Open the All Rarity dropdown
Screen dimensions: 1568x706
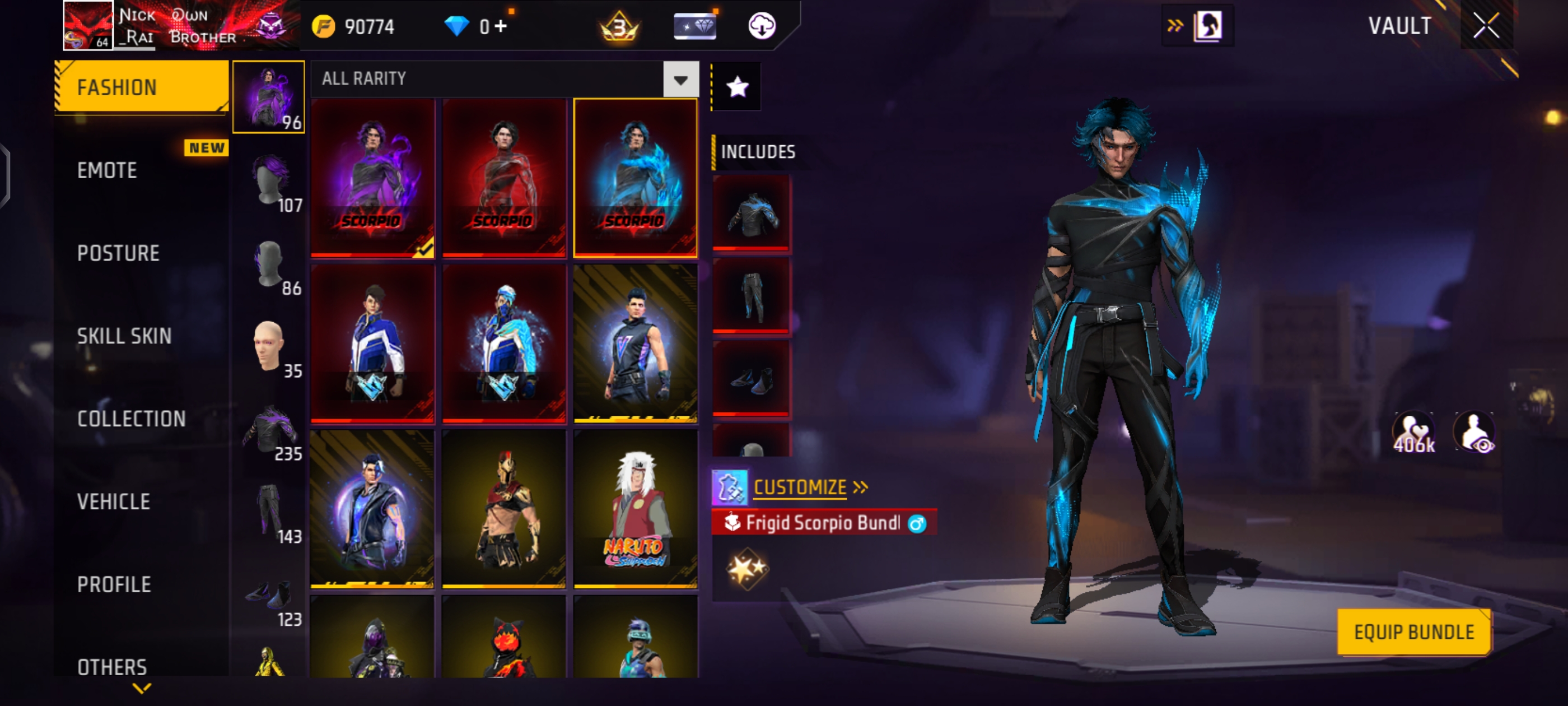click(x=680, y=80)
